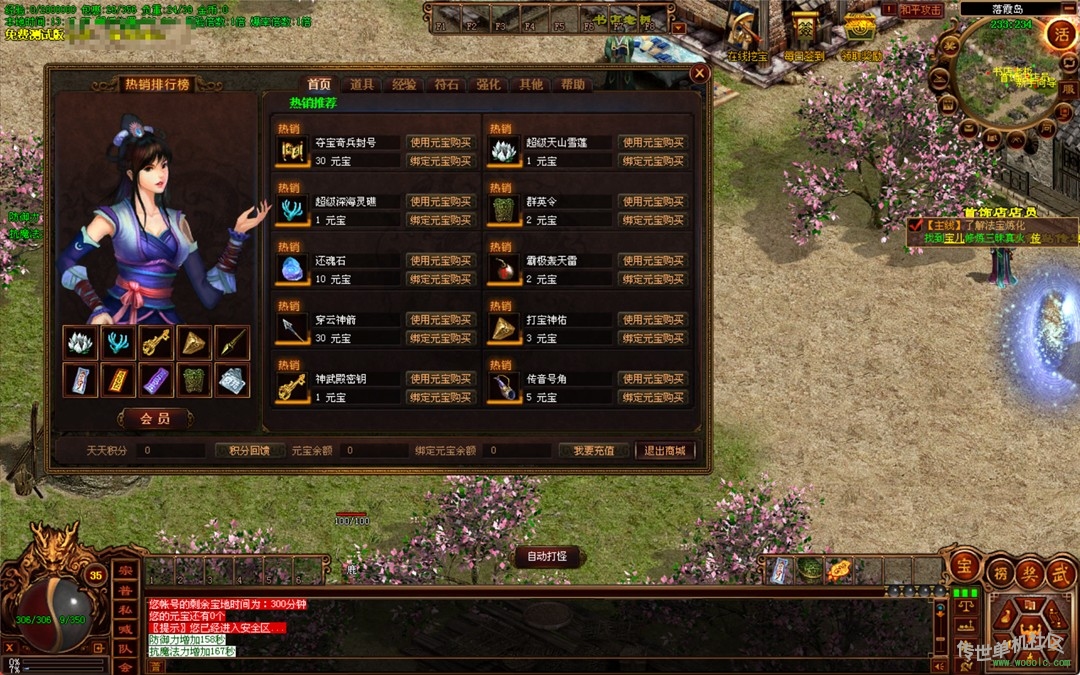Image resolution: width=1080 pixels, height=675 pixels.
Task: Buy 传音号角 with 绑定元宝购买
Action: click(x=653, y=397)
